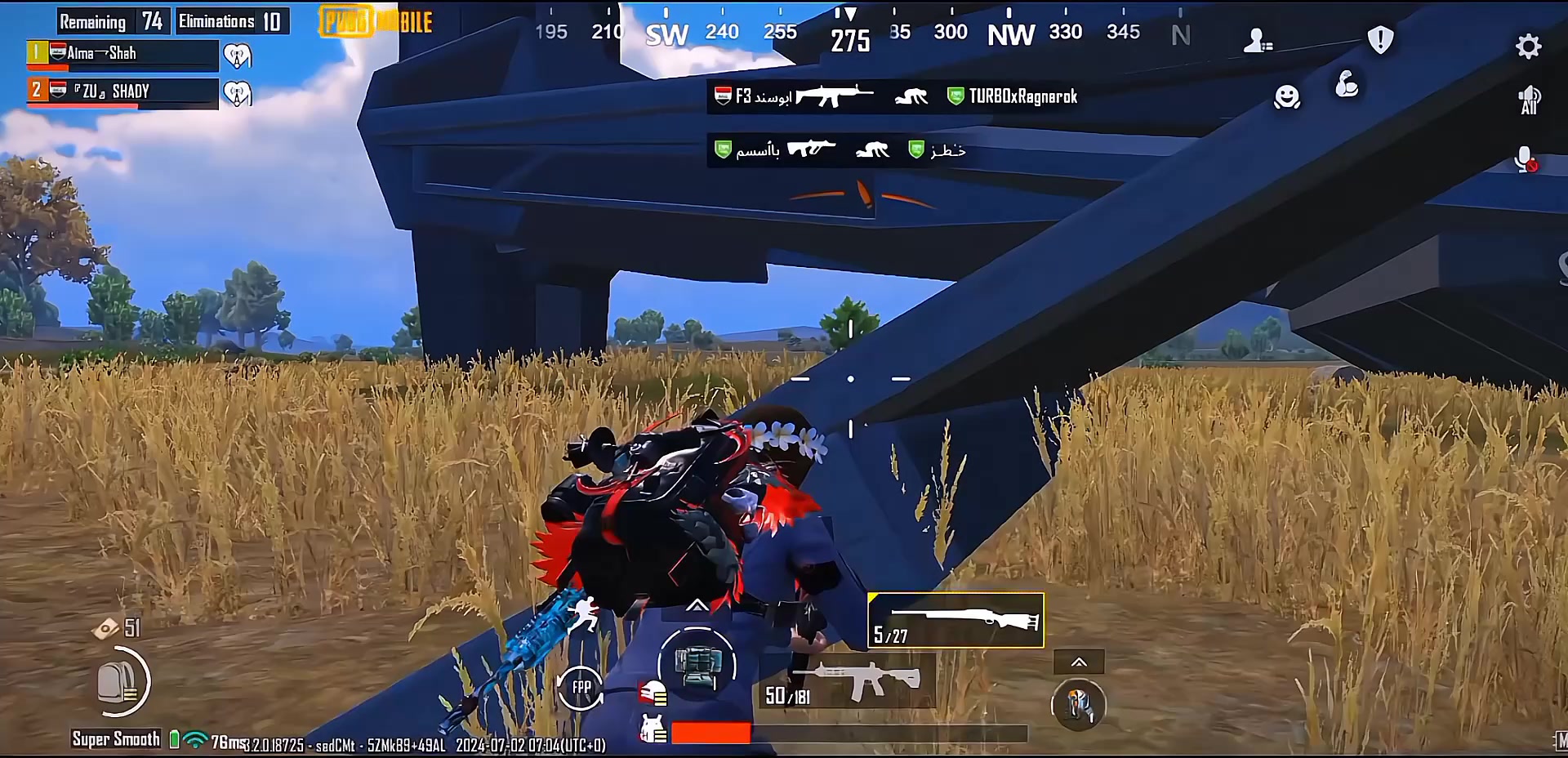Use the first aid kit item

pos(697,665)
